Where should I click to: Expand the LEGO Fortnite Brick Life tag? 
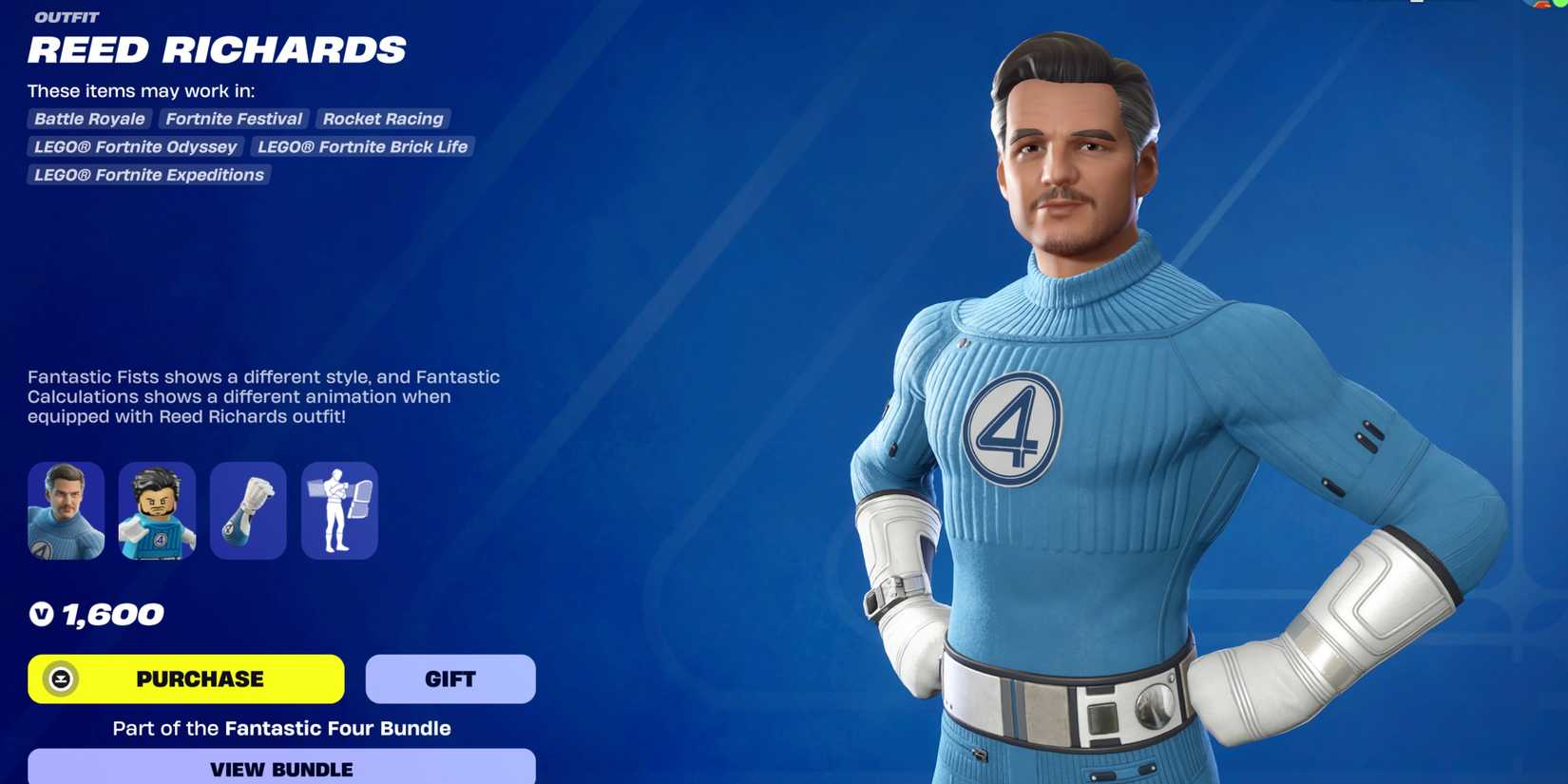[362, 147]
